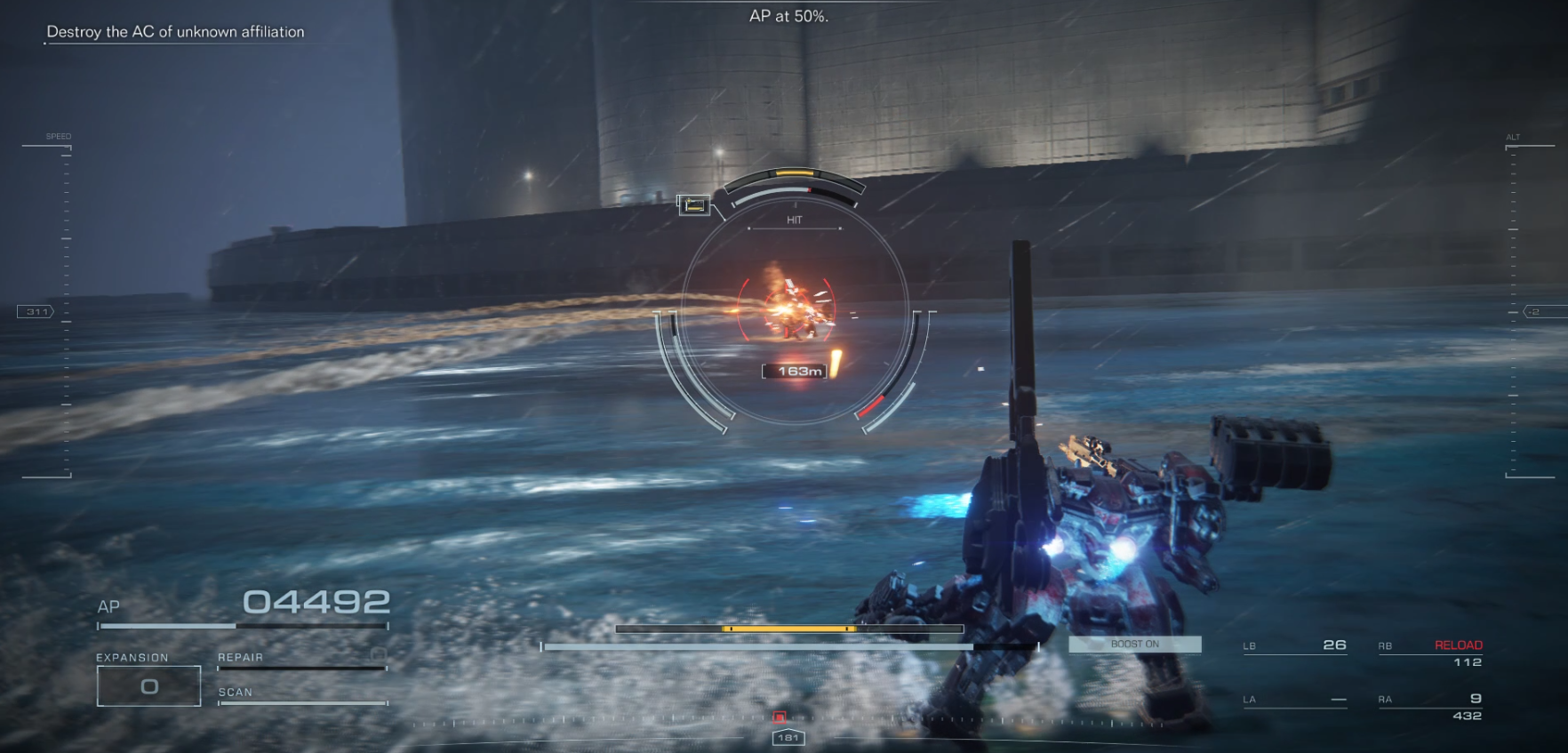Click the compass heading 181 at bottom center
Screen dimensions: 1568x753
point(789,737)
